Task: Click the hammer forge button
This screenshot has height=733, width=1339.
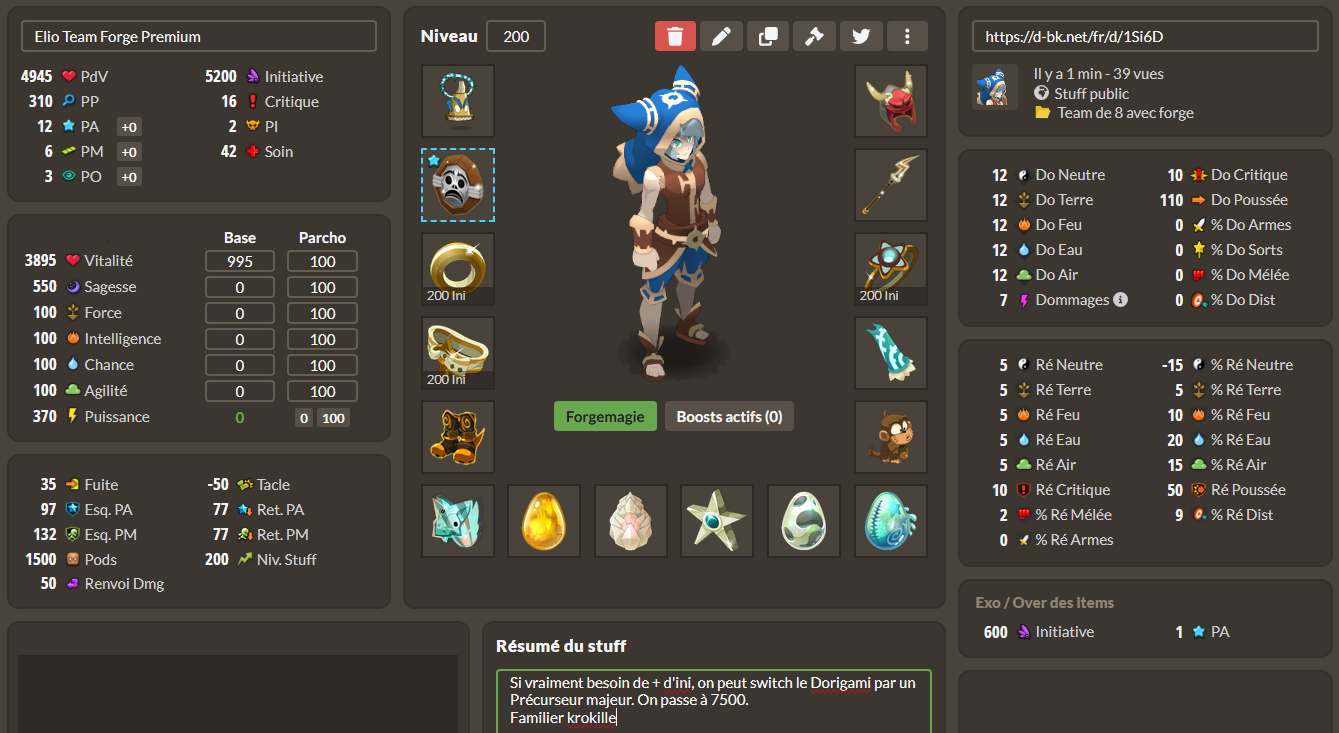Action: pos(814,36)
